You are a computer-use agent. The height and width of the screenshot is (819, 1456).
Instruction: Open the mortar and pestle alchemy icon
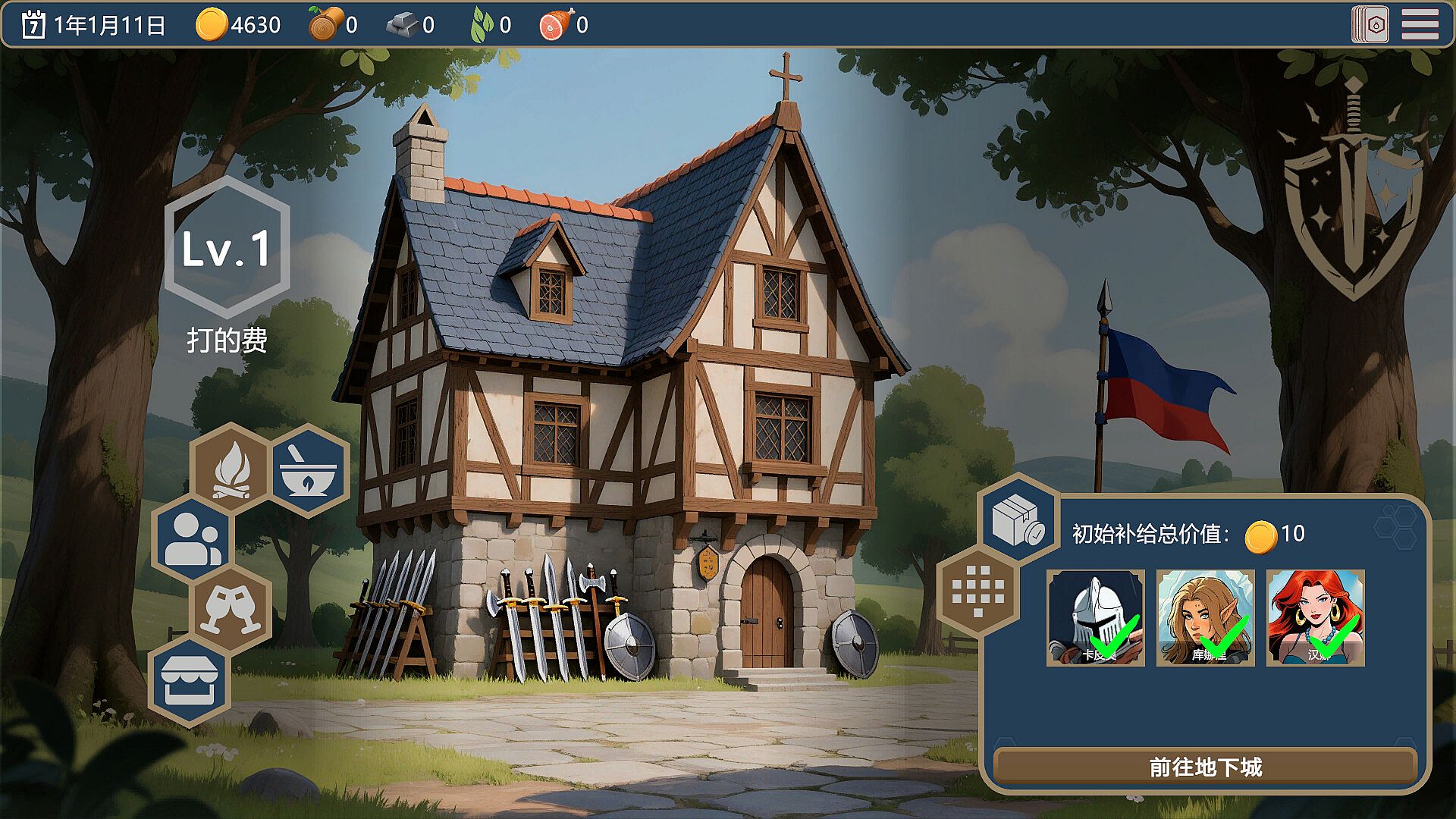[x=308, y=469]
